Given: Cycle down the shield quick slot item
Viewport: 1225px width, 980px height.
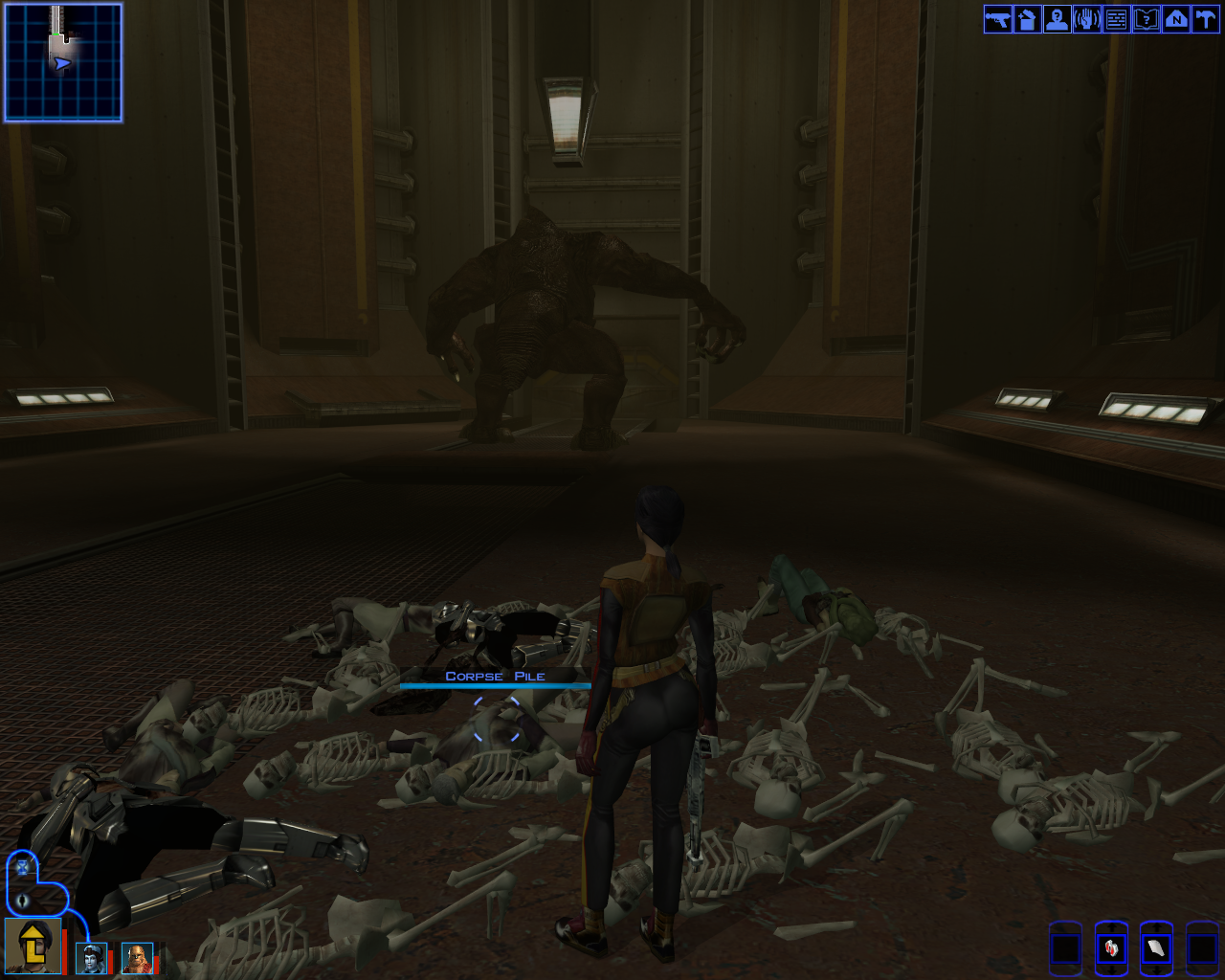Looking at the screenshot, I should click(1157, 971).
